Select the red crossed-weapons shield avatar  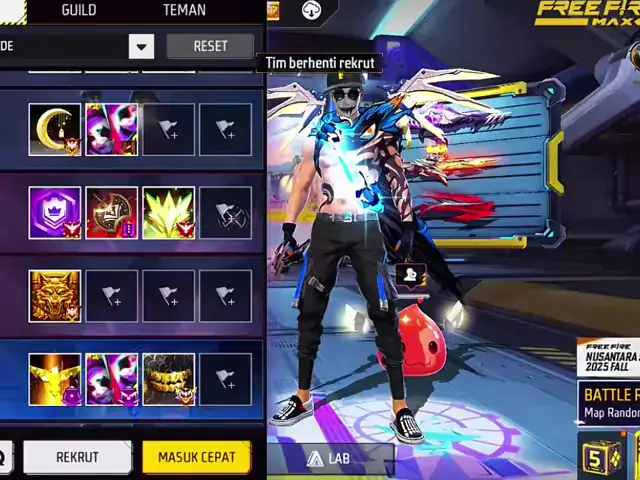pyautogui.click(x=112, y=213)
